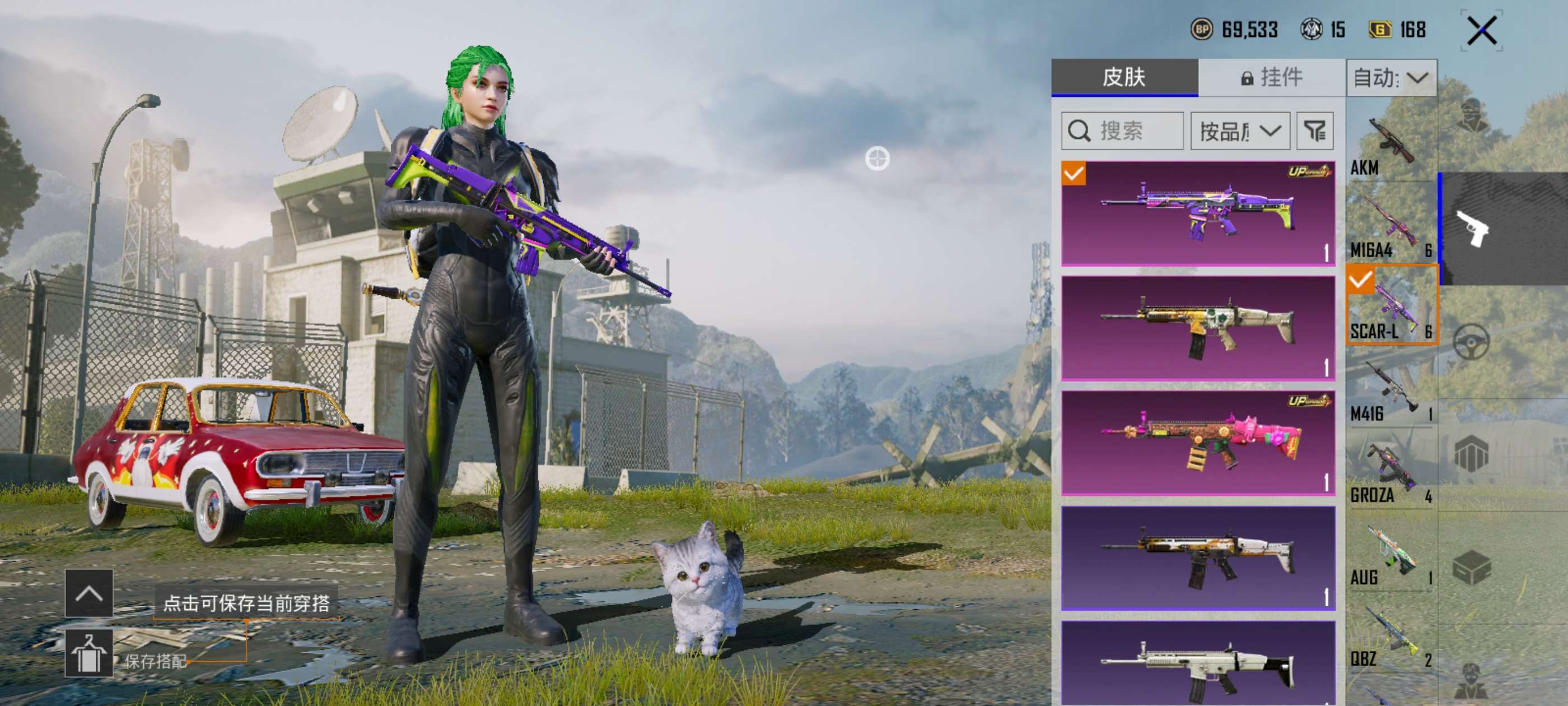Select M16A4 in the weapon list

point(1391,225)
